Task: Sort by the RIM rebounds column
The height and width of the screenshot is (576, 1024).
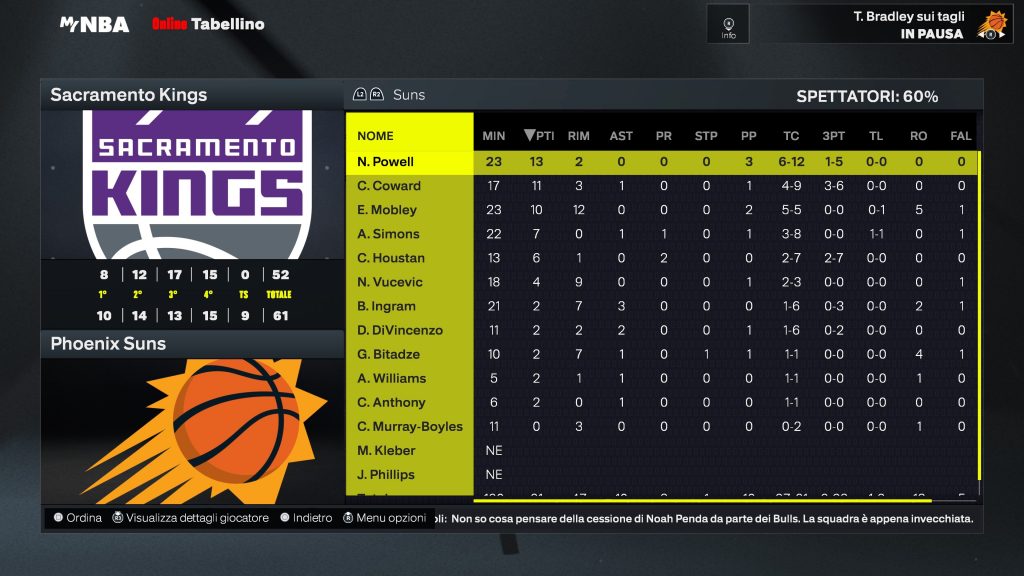Action: click(x=578, y=136)
